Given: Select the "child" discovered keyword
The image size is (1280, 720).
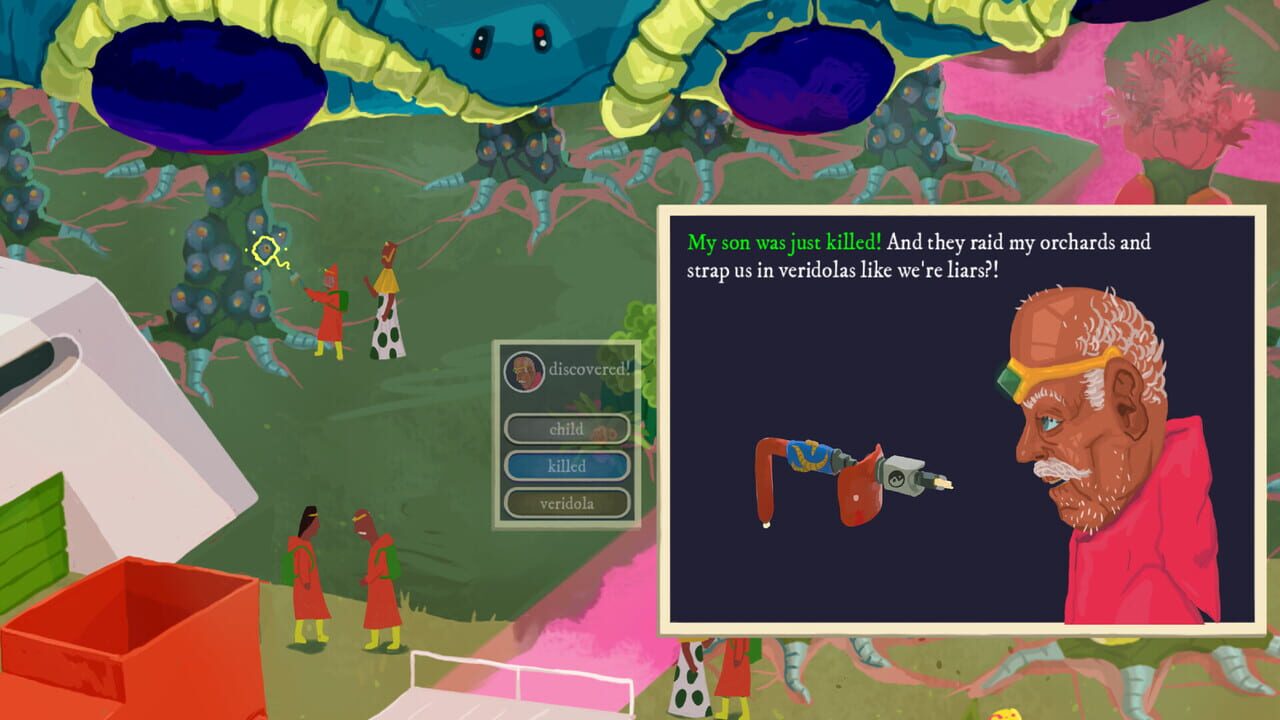Looking at the screenshot, I should pos(567,429).
